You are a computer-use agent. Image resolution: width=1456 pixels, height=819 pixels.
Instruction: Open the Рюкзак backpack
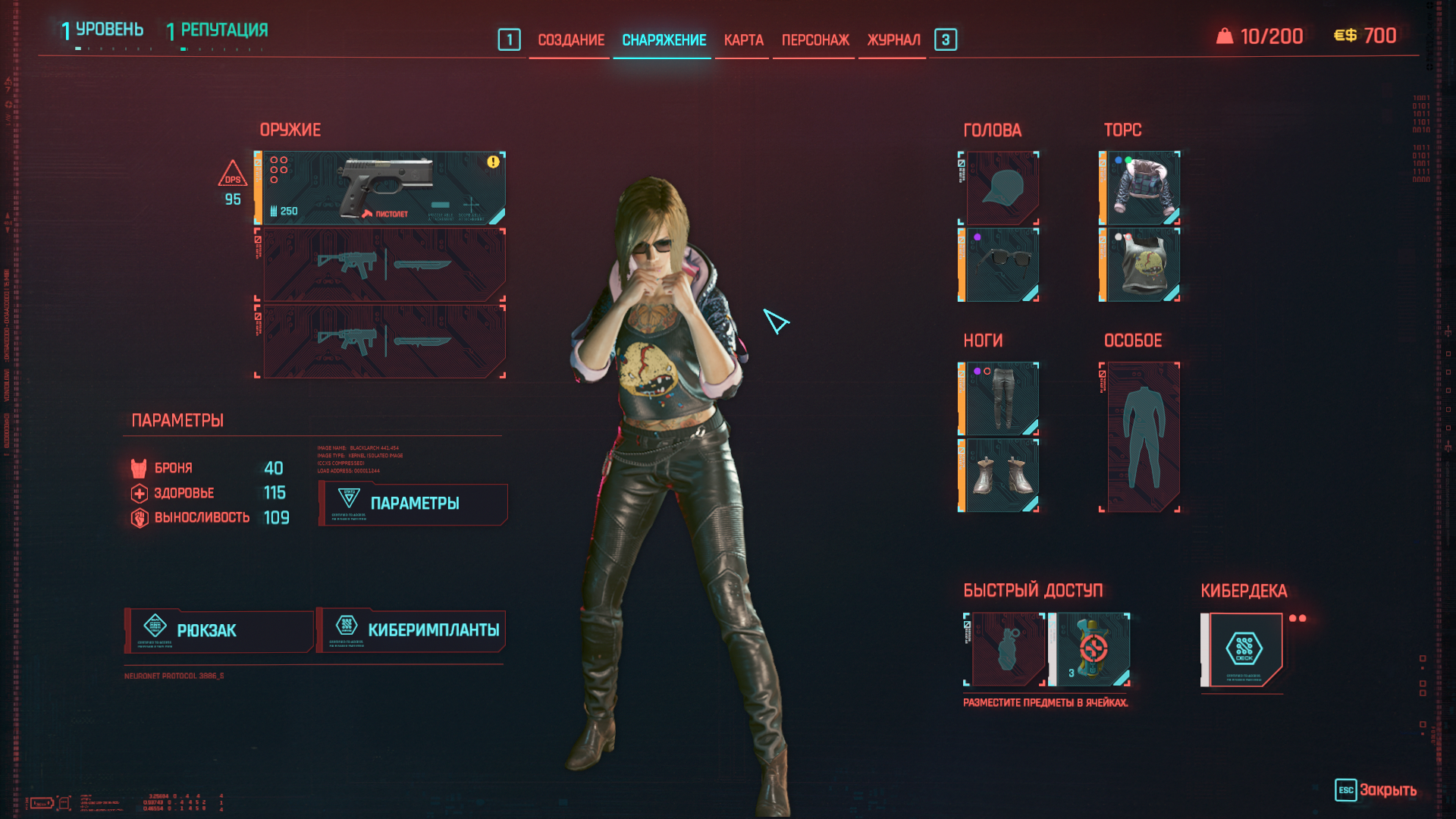[x=220, y=631]
